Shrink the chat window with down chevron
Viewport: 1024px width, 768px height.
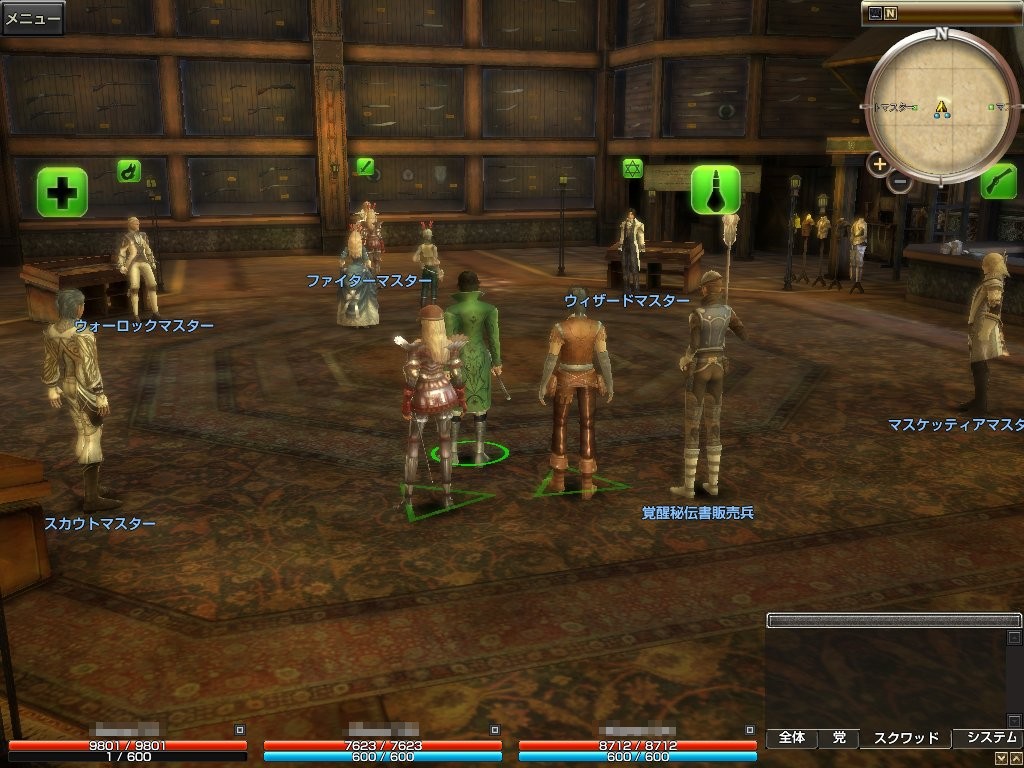point(1001,759)
